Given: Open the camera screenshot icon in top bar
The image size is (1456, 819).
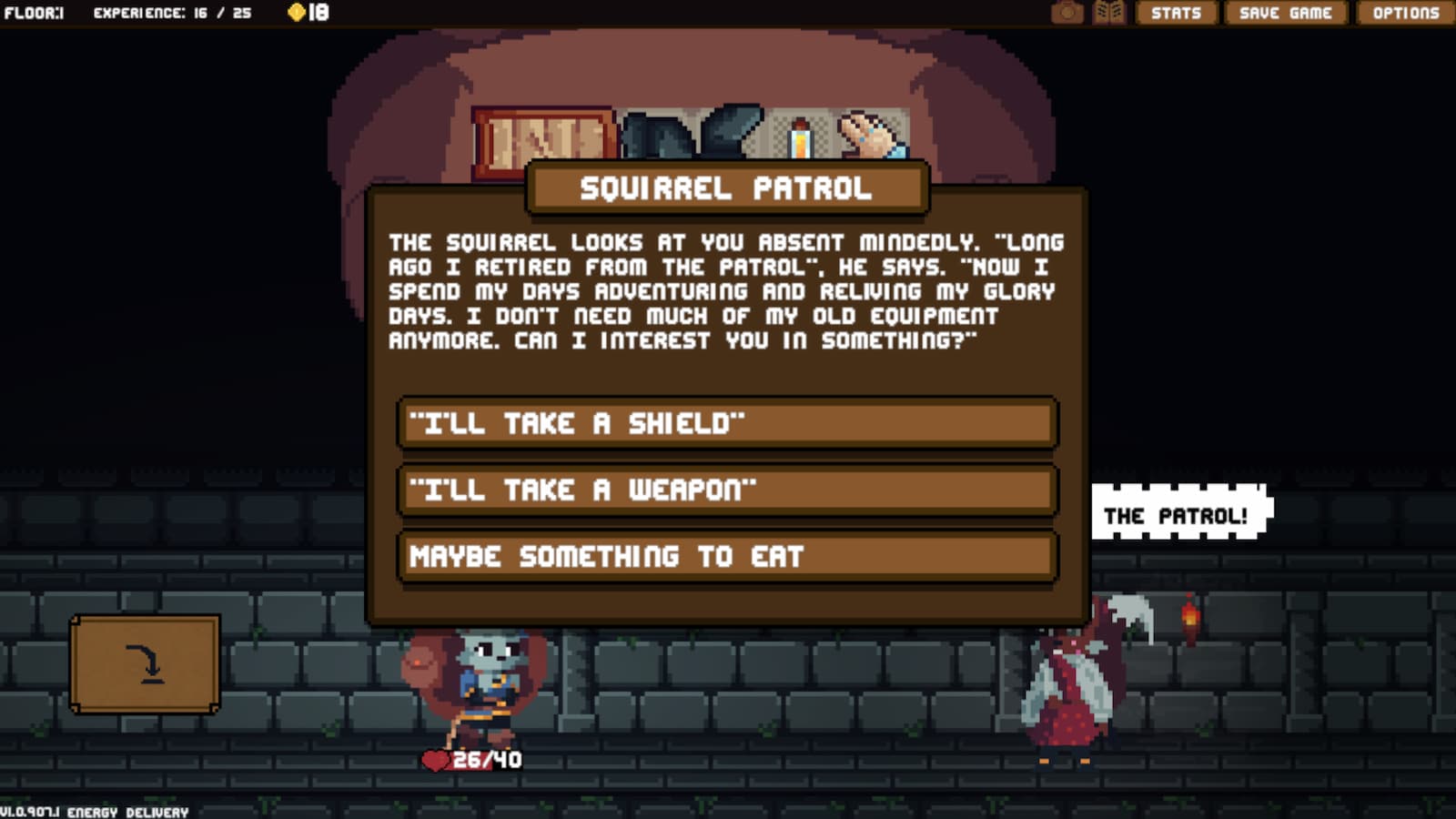Looking at the screenshot, I should pyautogui.click(x=1069, y=13).
